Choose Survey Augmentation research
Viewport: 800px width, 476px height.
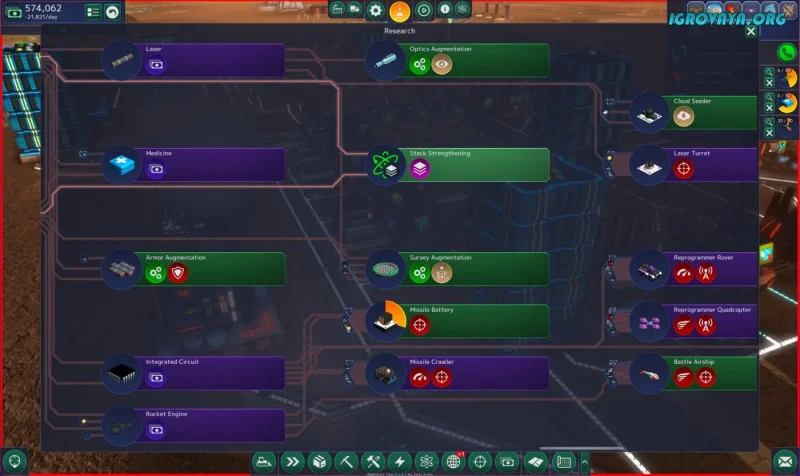468,268
